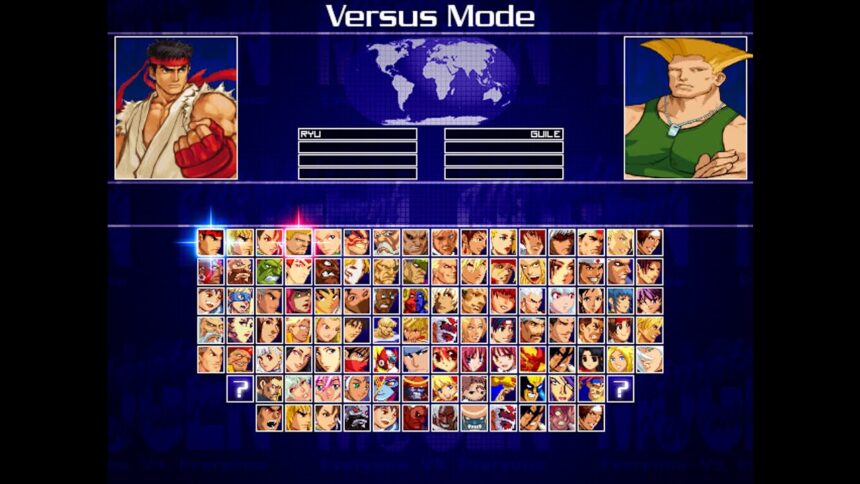Pick the blue-masked Captain America tile

pos(239,300)
